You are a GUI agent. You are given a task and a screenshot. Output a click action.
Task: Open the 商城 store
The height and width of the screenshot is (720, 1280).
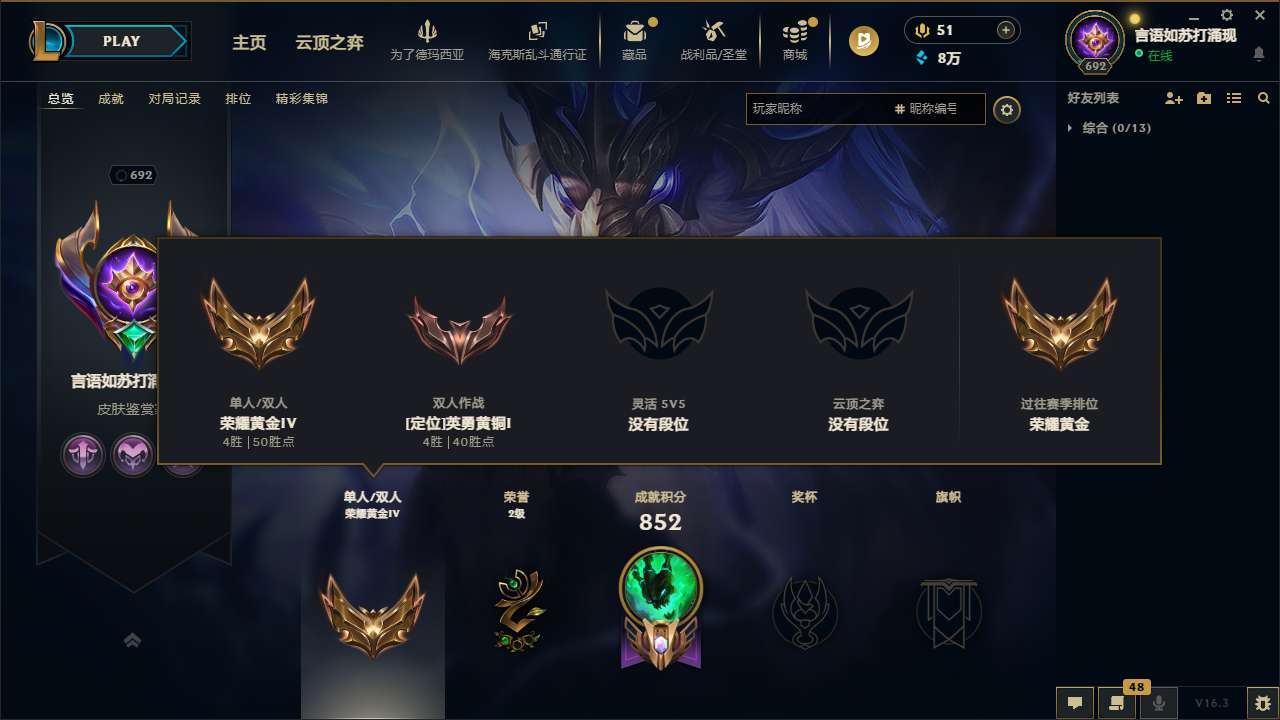(x=795, y=40)
